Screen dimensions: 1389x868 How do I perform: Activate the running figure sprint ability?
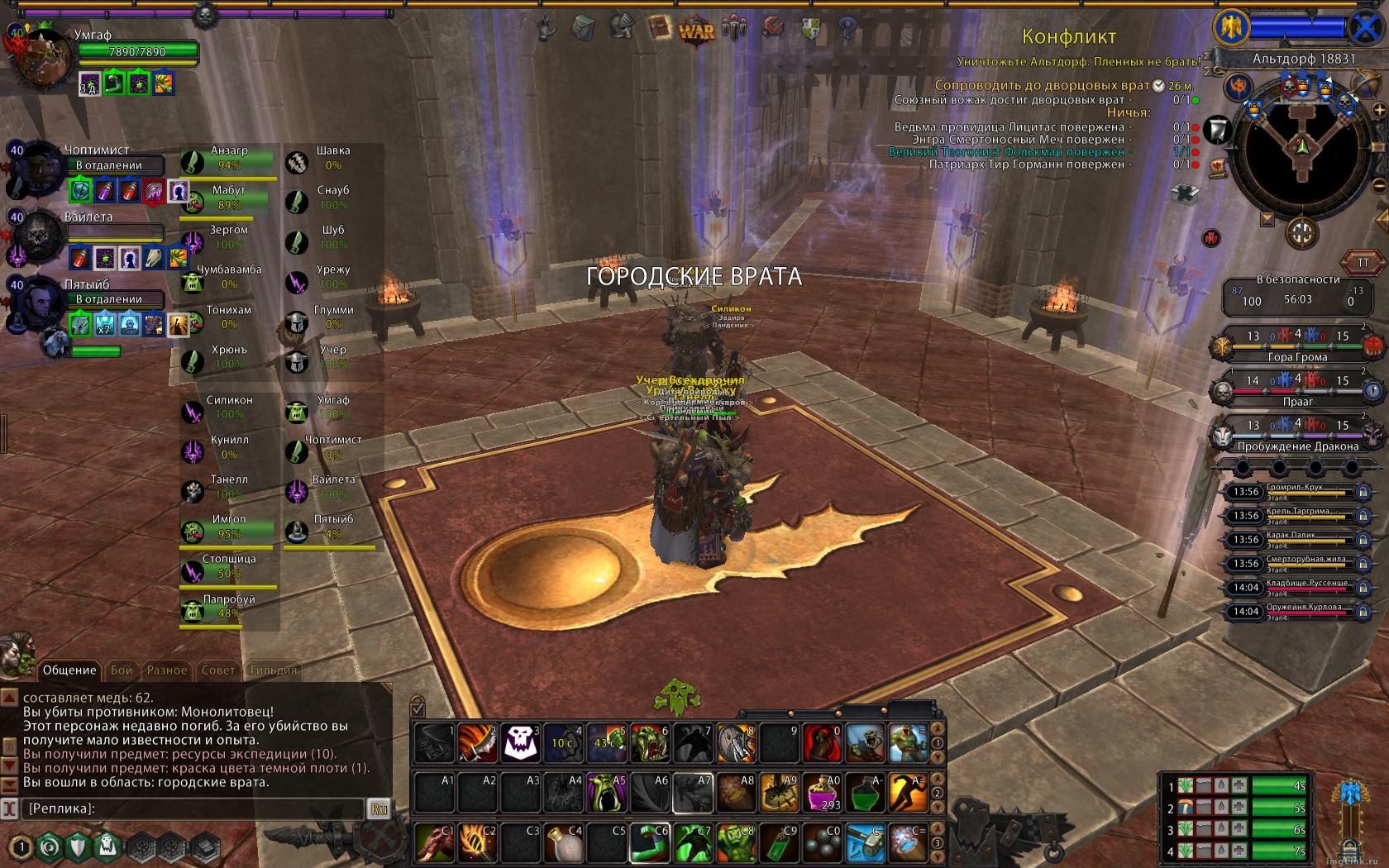click(908, 793)
